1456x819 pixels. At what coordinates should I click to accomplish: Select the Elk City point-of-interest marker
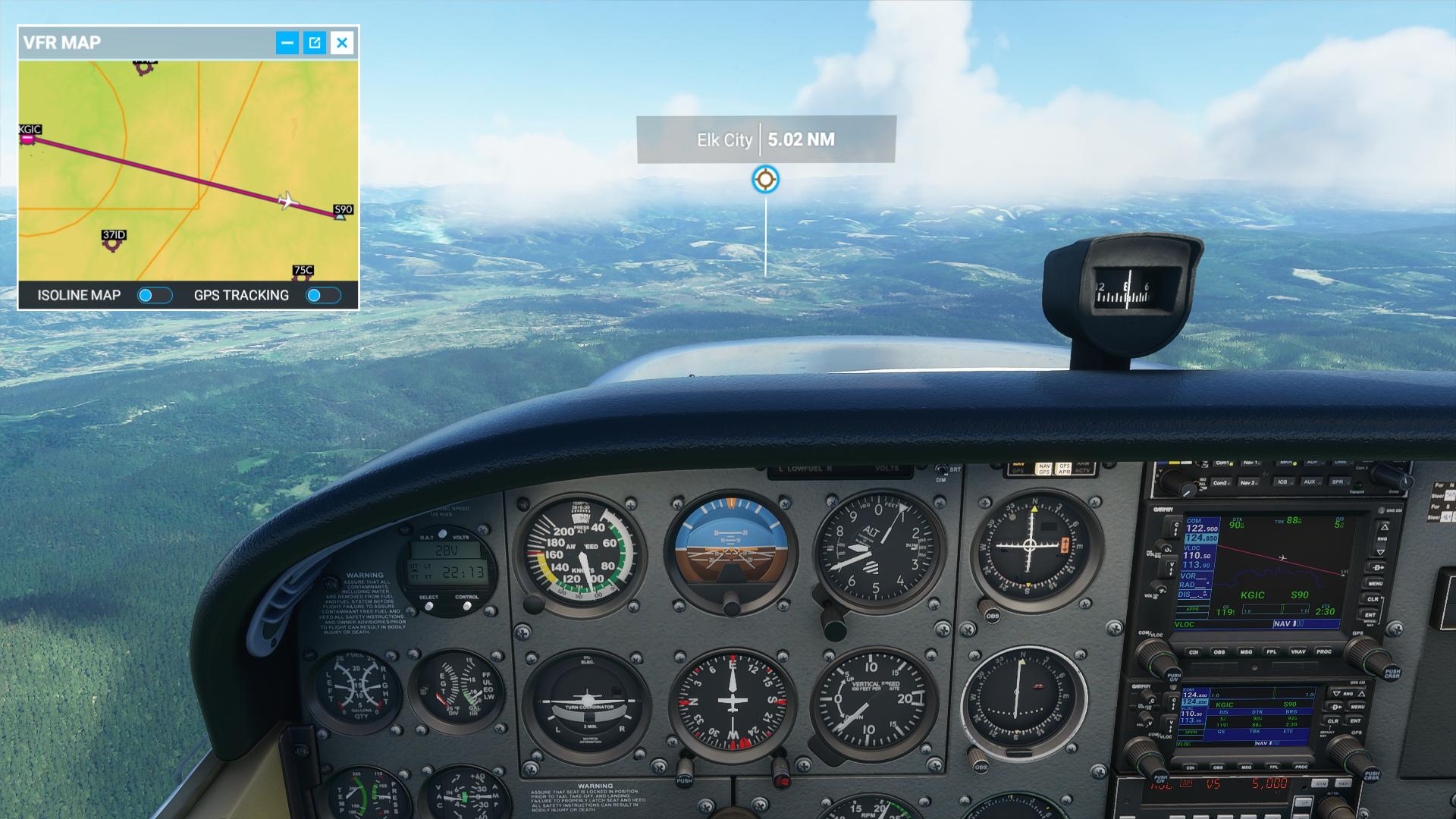765,180
